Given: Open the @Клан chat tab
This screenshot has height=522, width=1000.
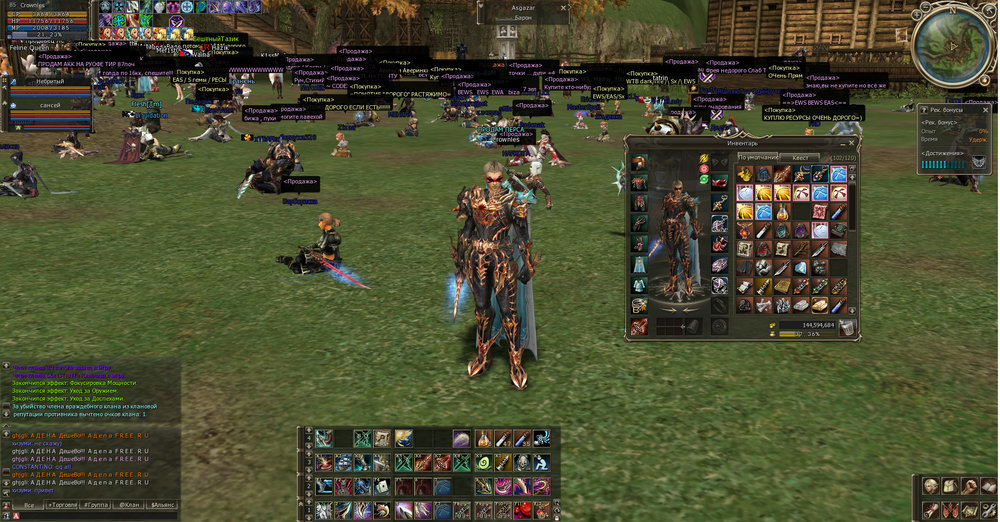Looking at the screenshot, I should coord(129,506).
